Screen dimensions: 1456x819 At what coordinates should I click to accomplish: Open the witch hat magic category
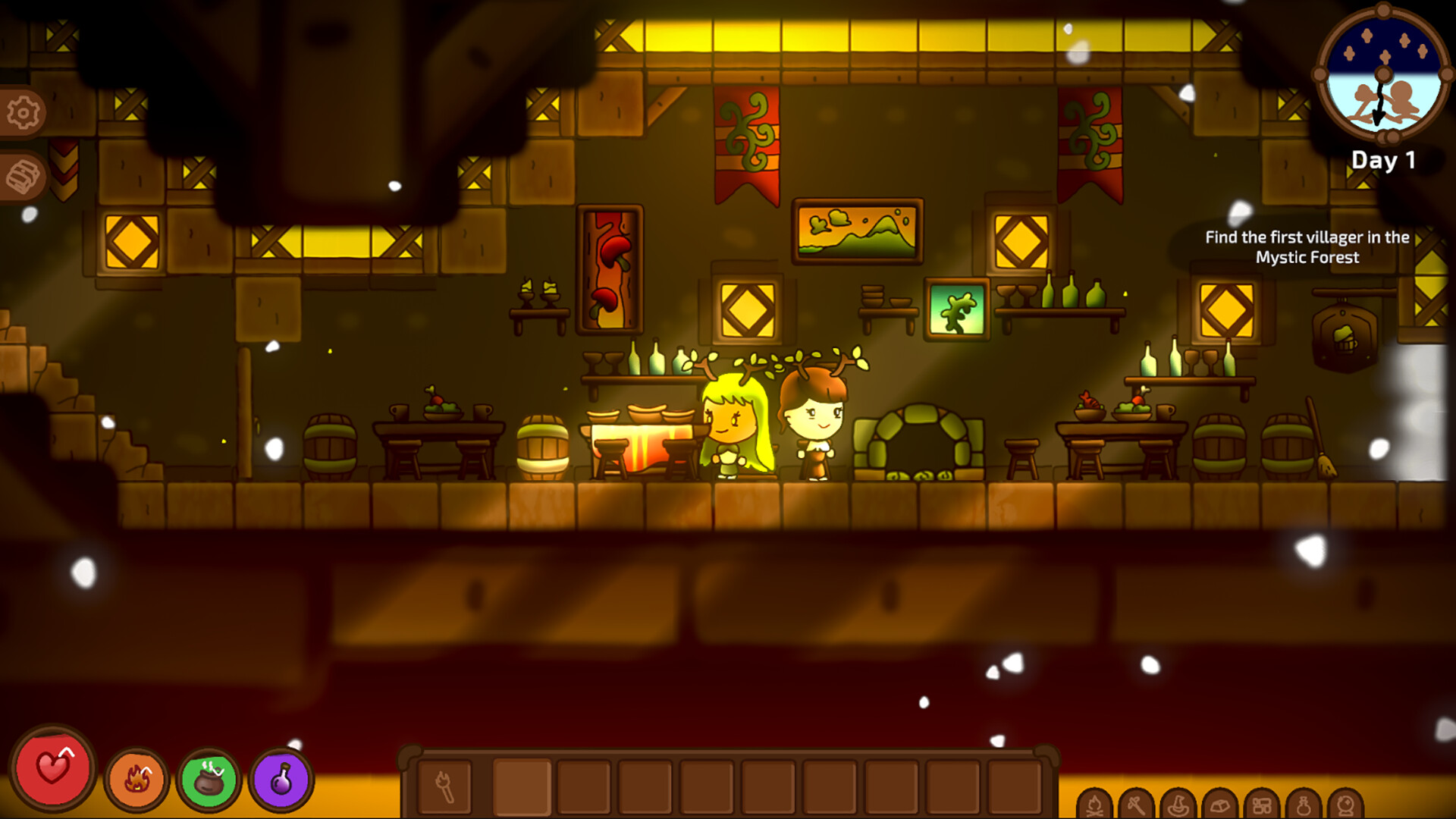coord(1178,804)
